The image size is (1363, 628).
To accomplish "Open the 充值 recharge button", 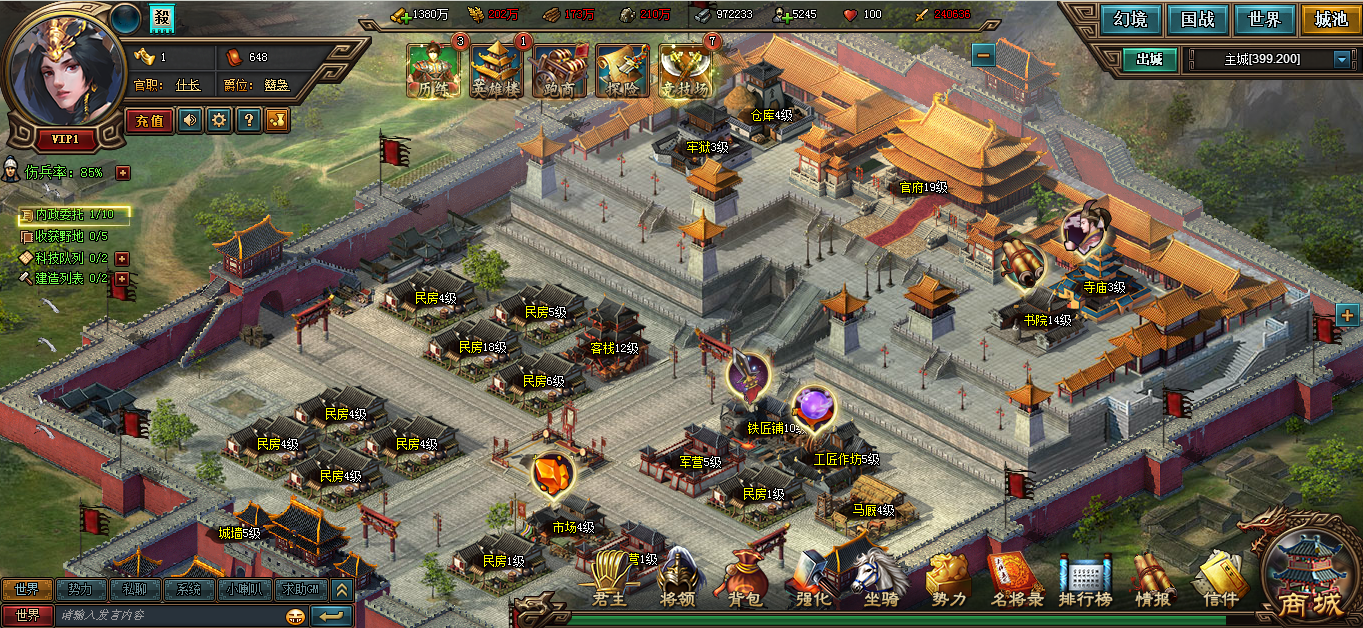I will [149, 121].
